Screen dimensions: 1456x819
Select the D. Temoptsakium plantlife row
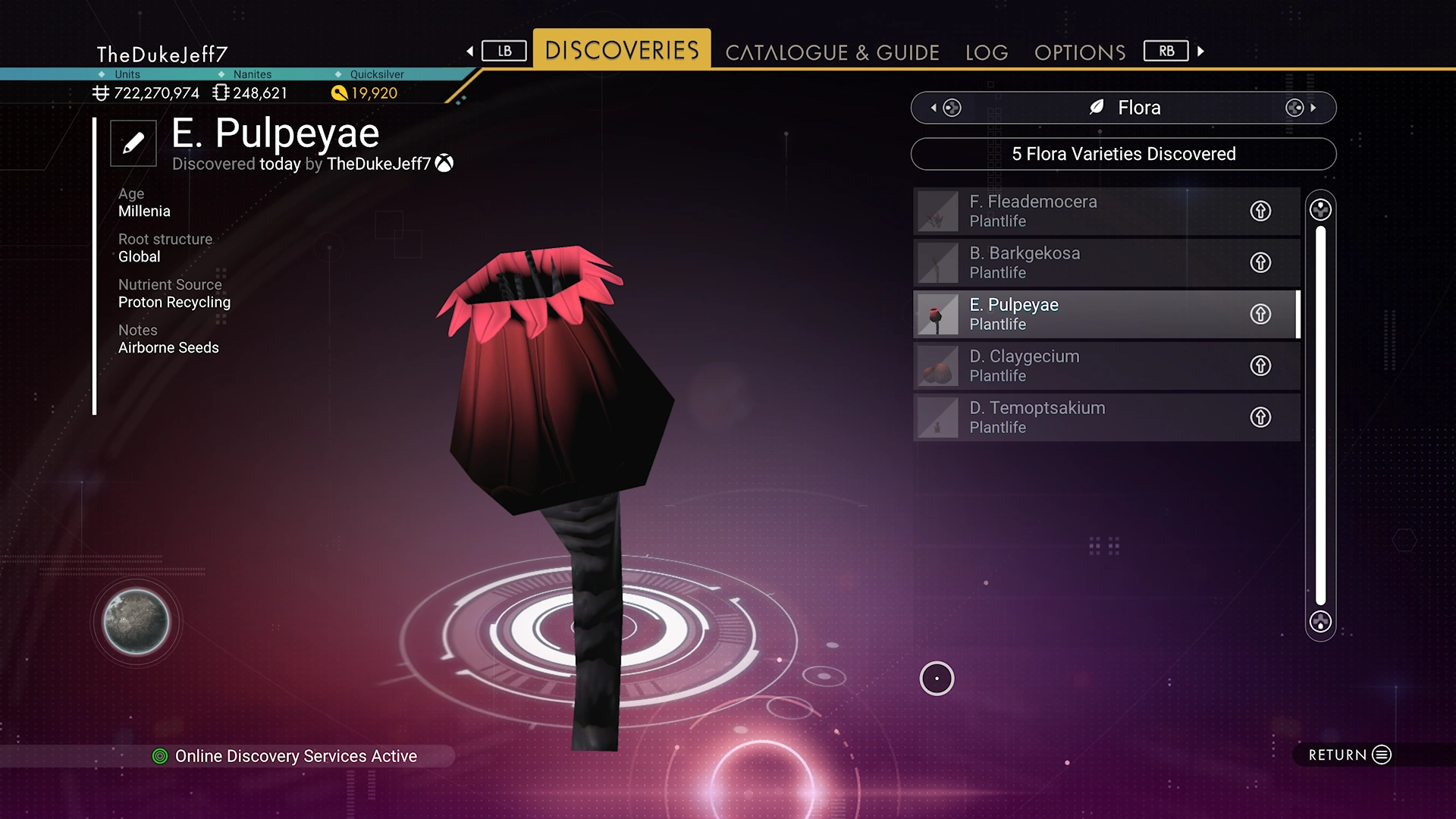(1077, 417)
